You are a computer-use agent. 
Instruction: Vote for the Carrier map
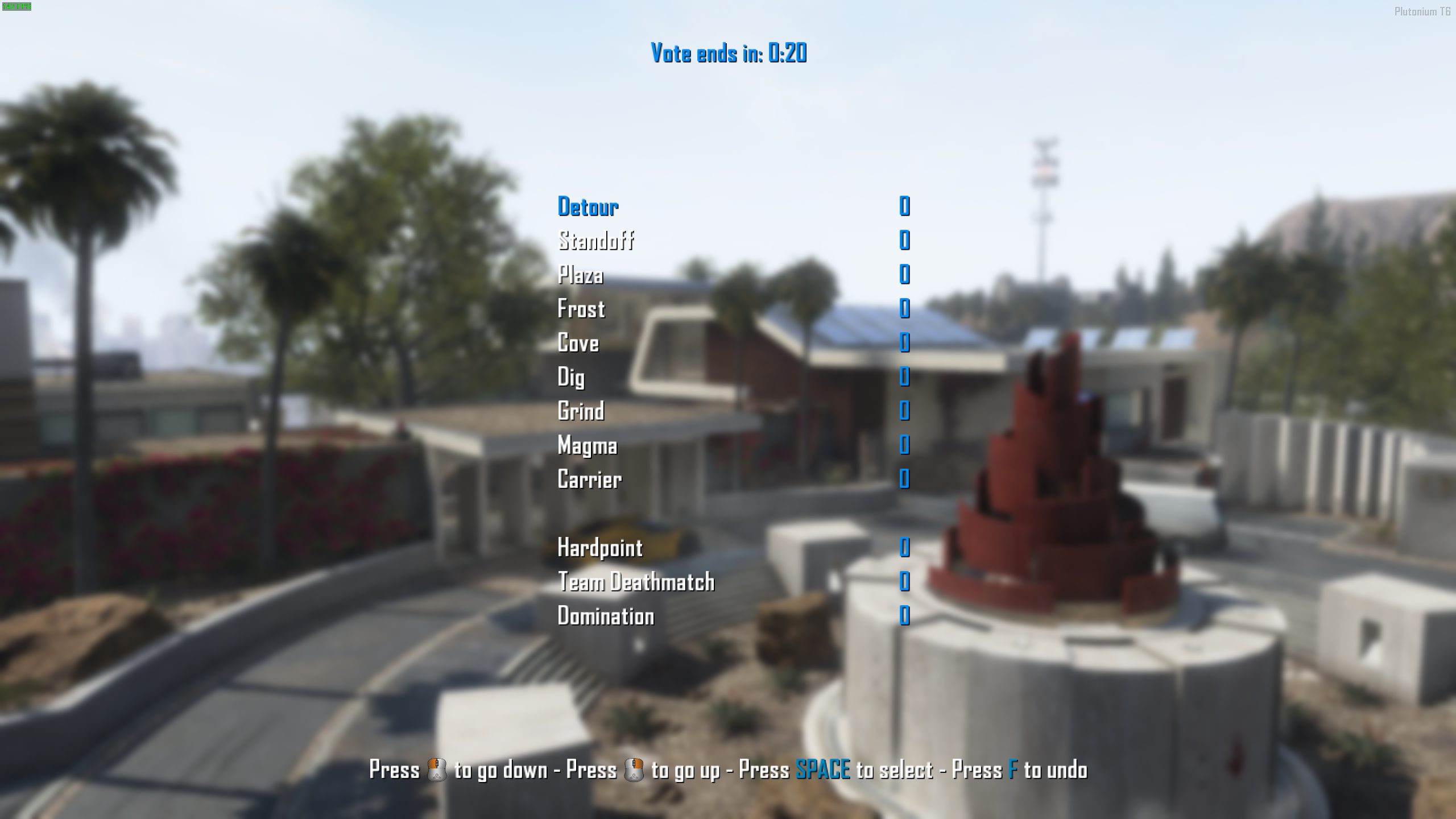(x=590, y=480)
